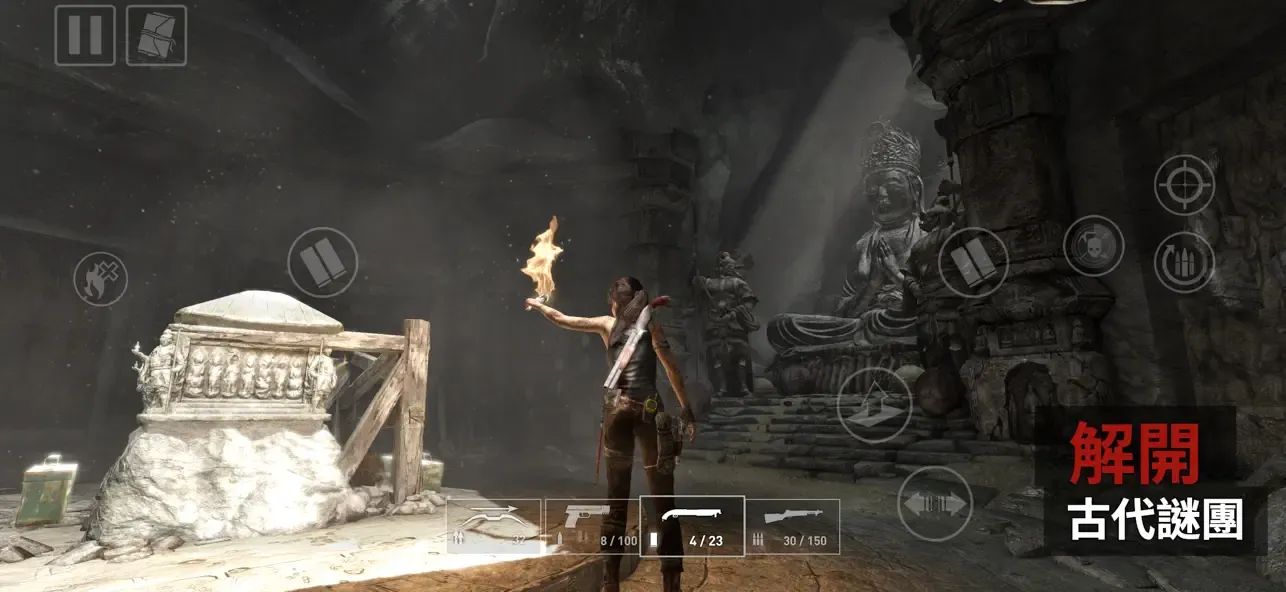
Task: Toggle the torch flame button
Action: pos(101,279)
